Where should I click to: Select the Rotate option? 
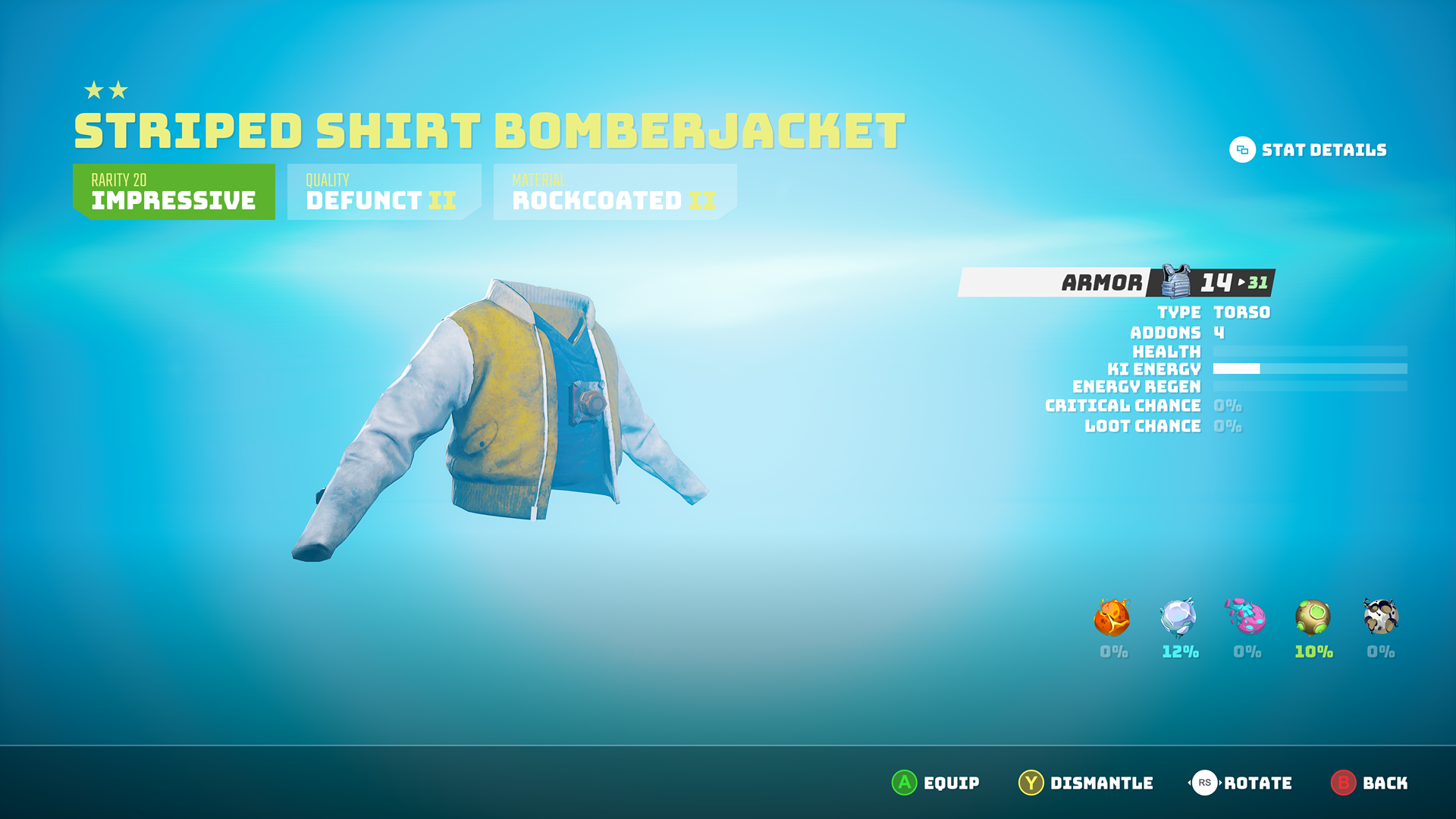(1241, 783)
